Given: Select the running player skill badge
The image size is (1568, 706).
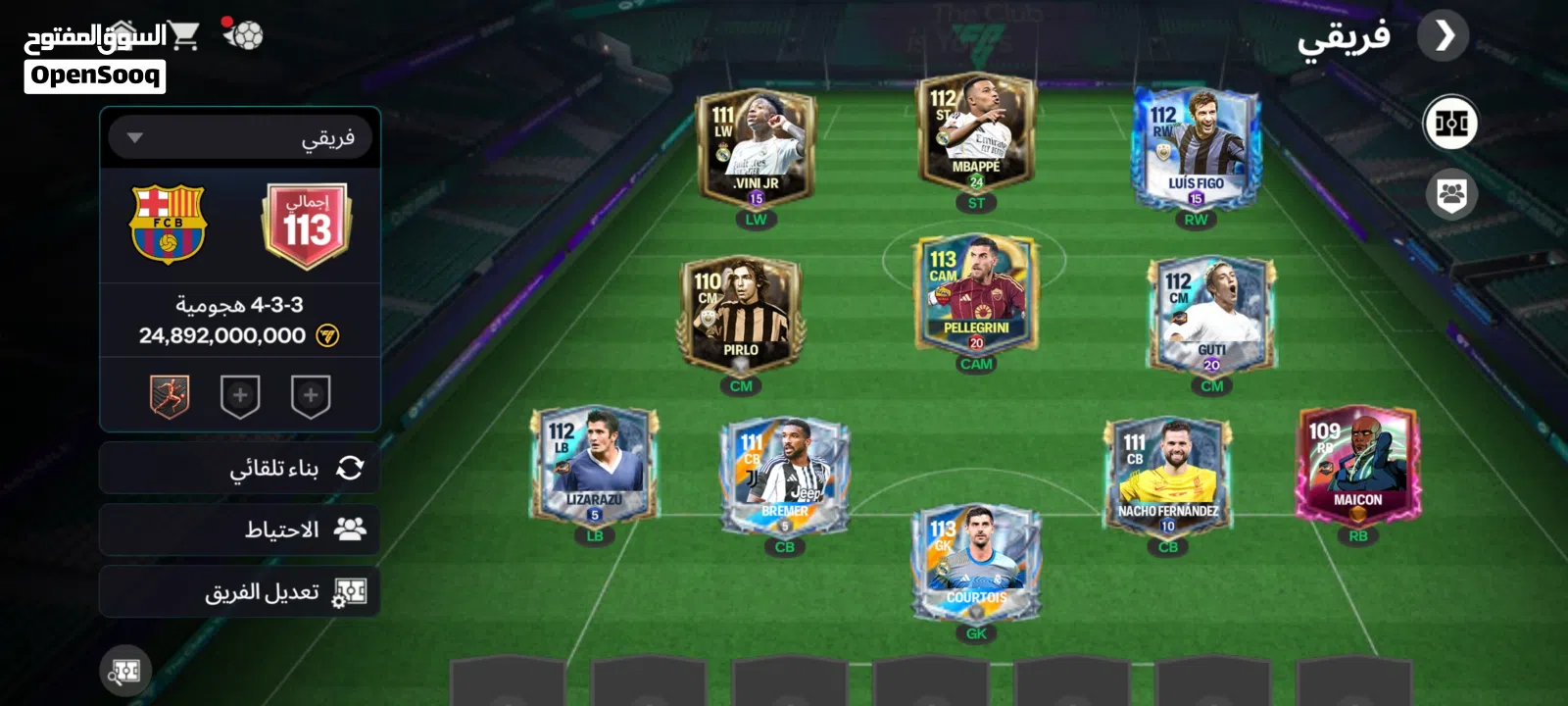Looking at the screenshot, I should [170, 396].
